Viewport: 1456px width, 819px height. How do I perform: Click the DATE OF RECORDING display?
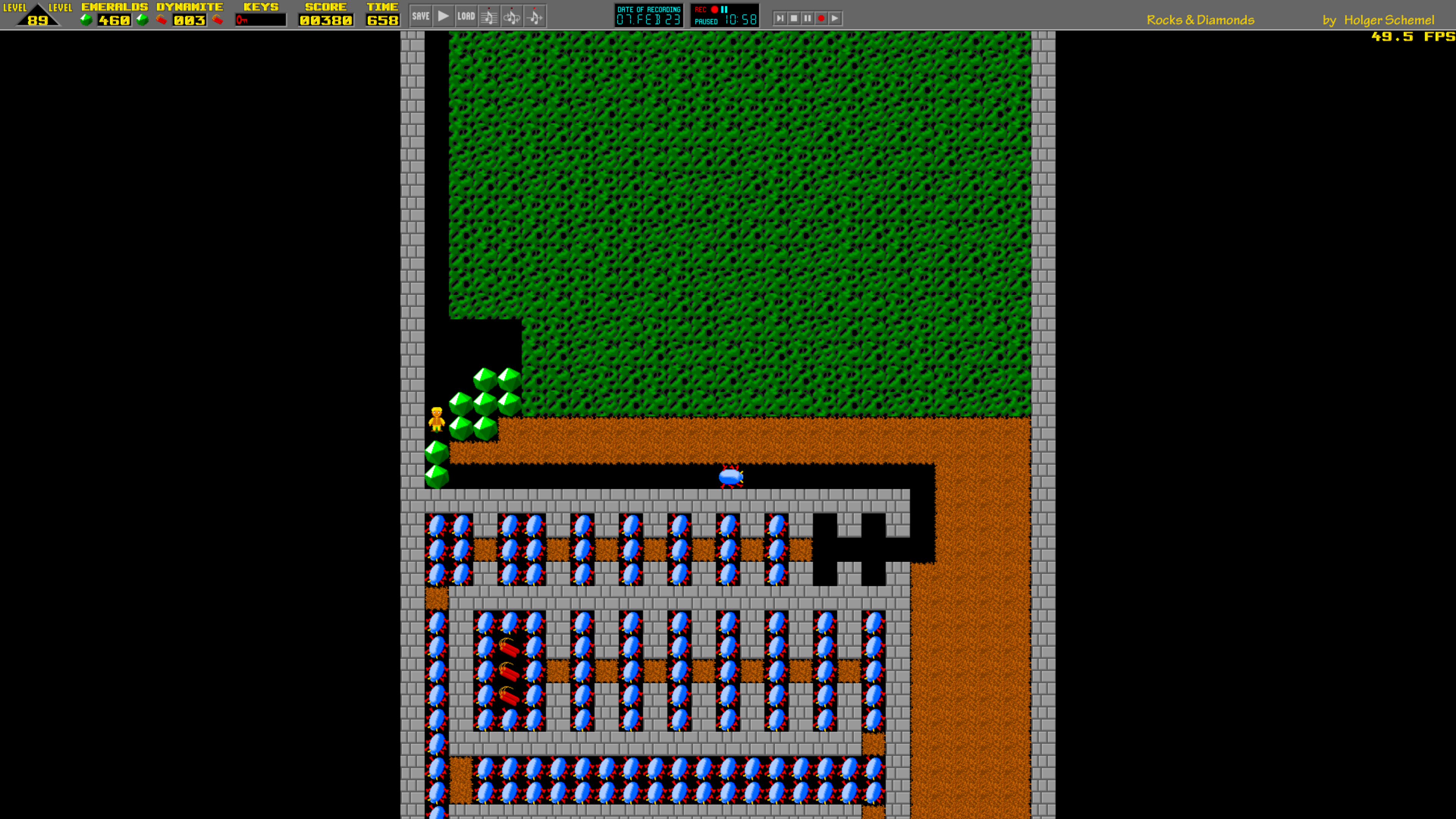coord(649,16)
